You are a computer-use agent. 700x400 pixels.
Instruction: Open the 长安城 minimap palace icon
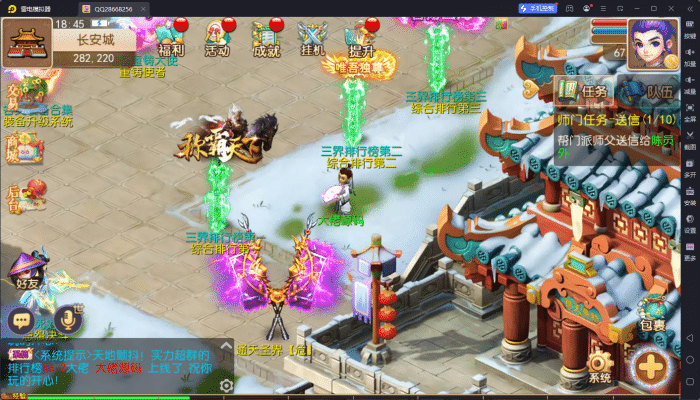(27, 42)
